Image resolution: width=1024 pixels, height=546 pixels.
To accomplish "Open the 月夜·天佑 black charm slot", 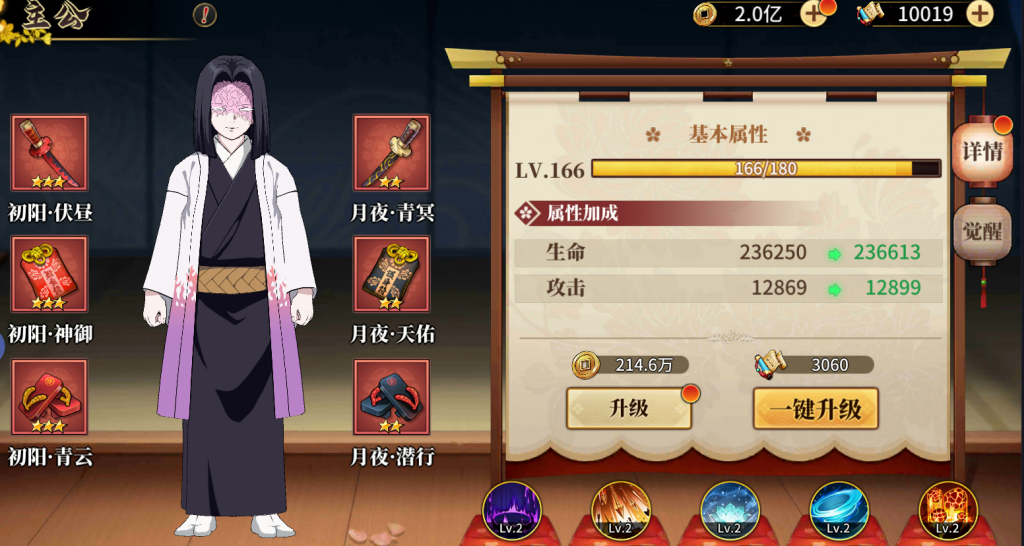I will point(391,274).
